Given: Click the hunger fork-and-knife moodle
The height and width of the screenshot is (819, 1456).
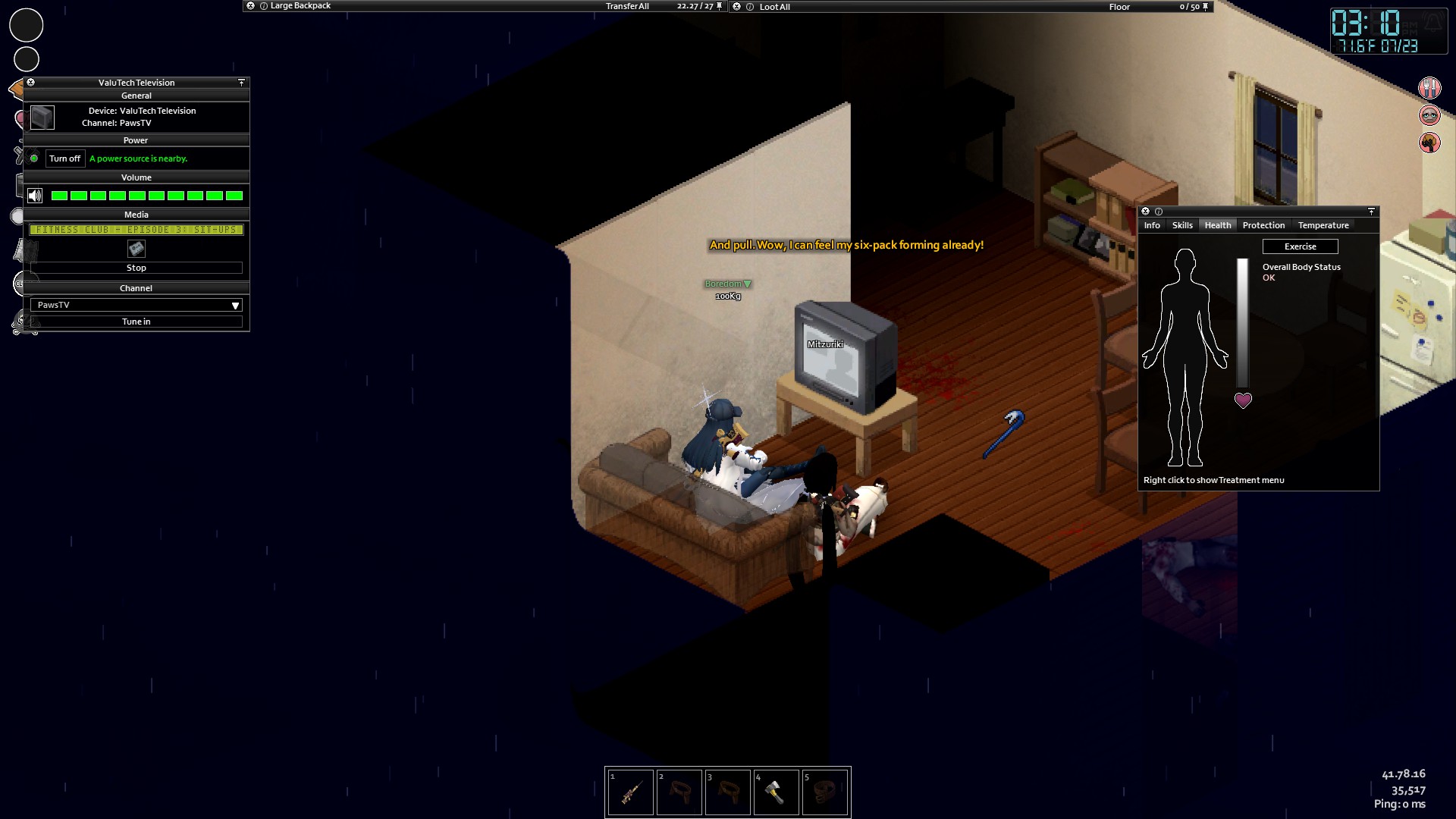Looking at the screenshot, I should (1429, 88).
